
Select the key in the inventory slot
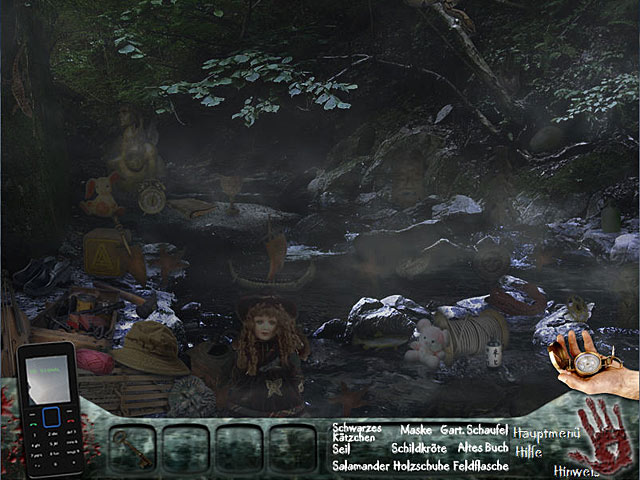[131, 447]
